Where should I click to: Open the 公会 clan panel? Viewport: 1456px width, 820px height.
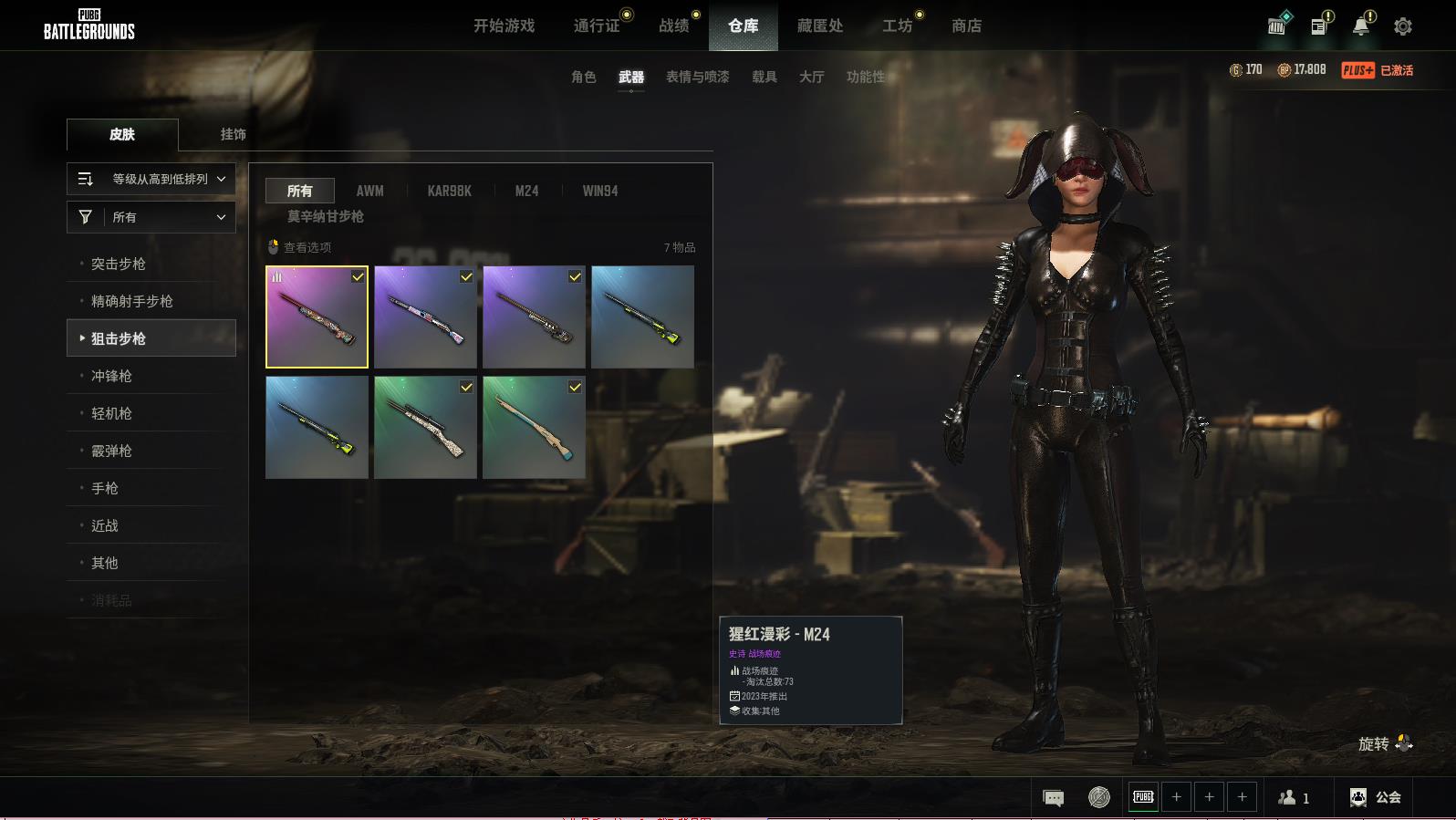1376,797
